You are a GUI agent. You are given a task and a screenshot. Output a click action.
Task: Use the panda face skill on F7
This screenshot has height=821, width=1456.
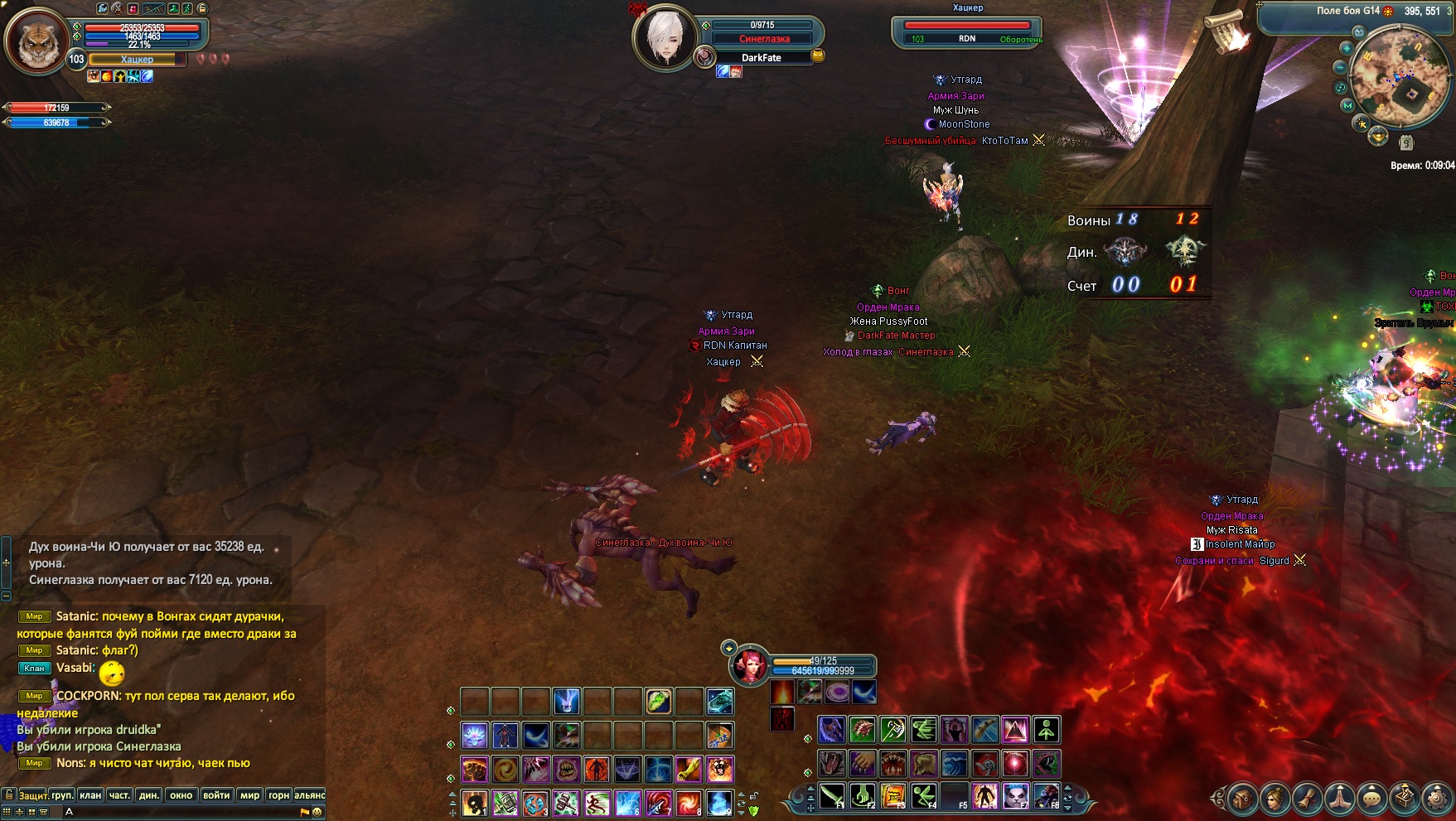pos(1015,796)
